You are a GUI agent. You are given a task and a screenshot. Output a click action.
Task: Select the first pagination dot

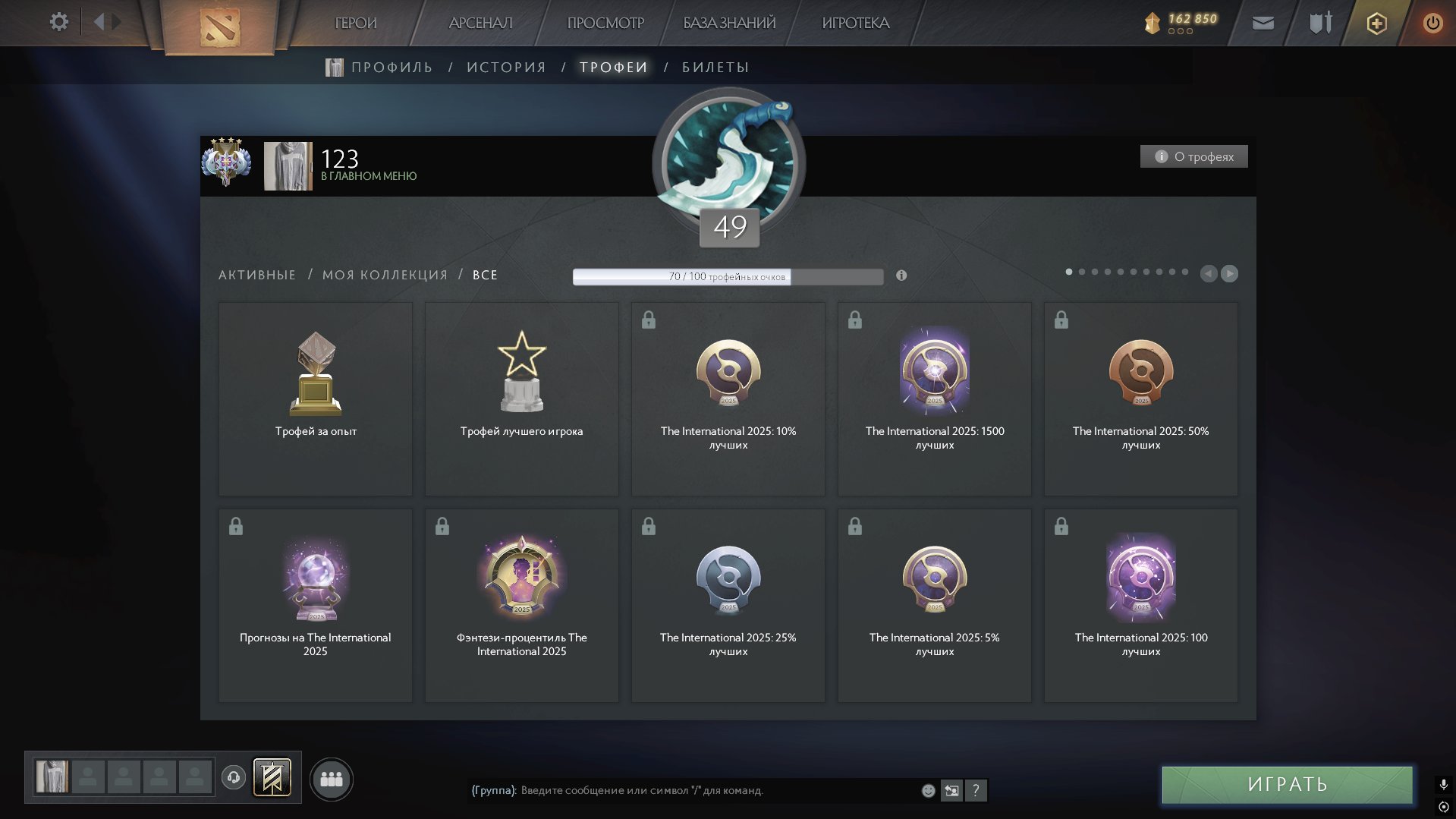click(1071, 270)
